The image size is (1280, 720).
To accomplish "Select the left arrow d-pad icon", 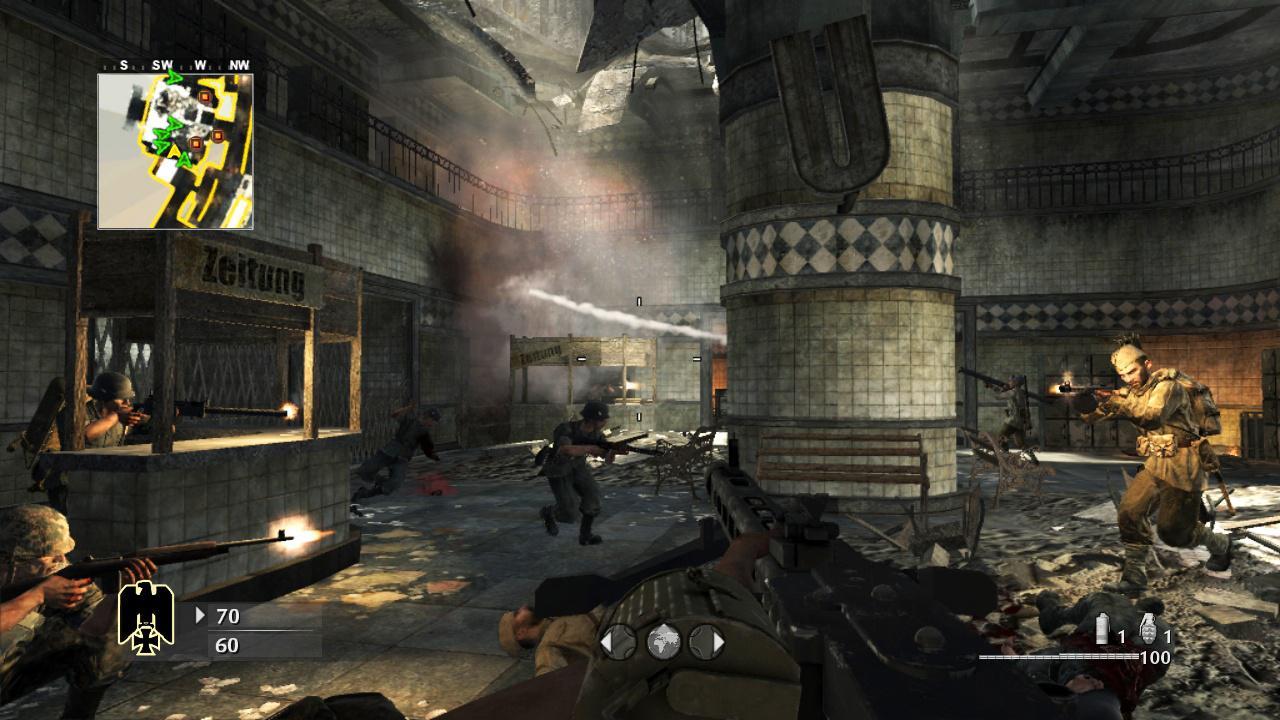I will tap(617, 642).
